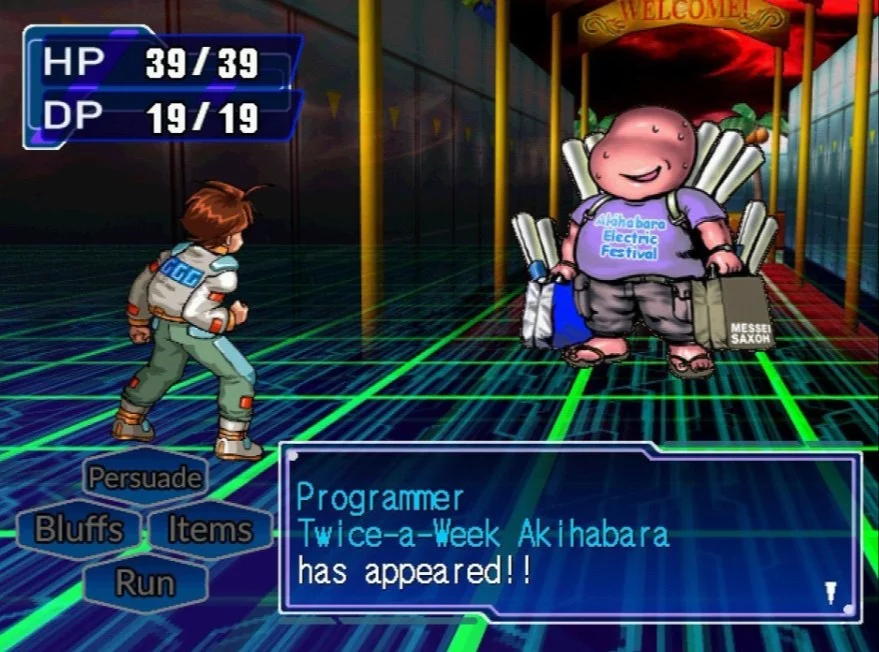879x652 pixels.
Task: Pick Run to flee the encounter
Action: [x=144, y=582]
